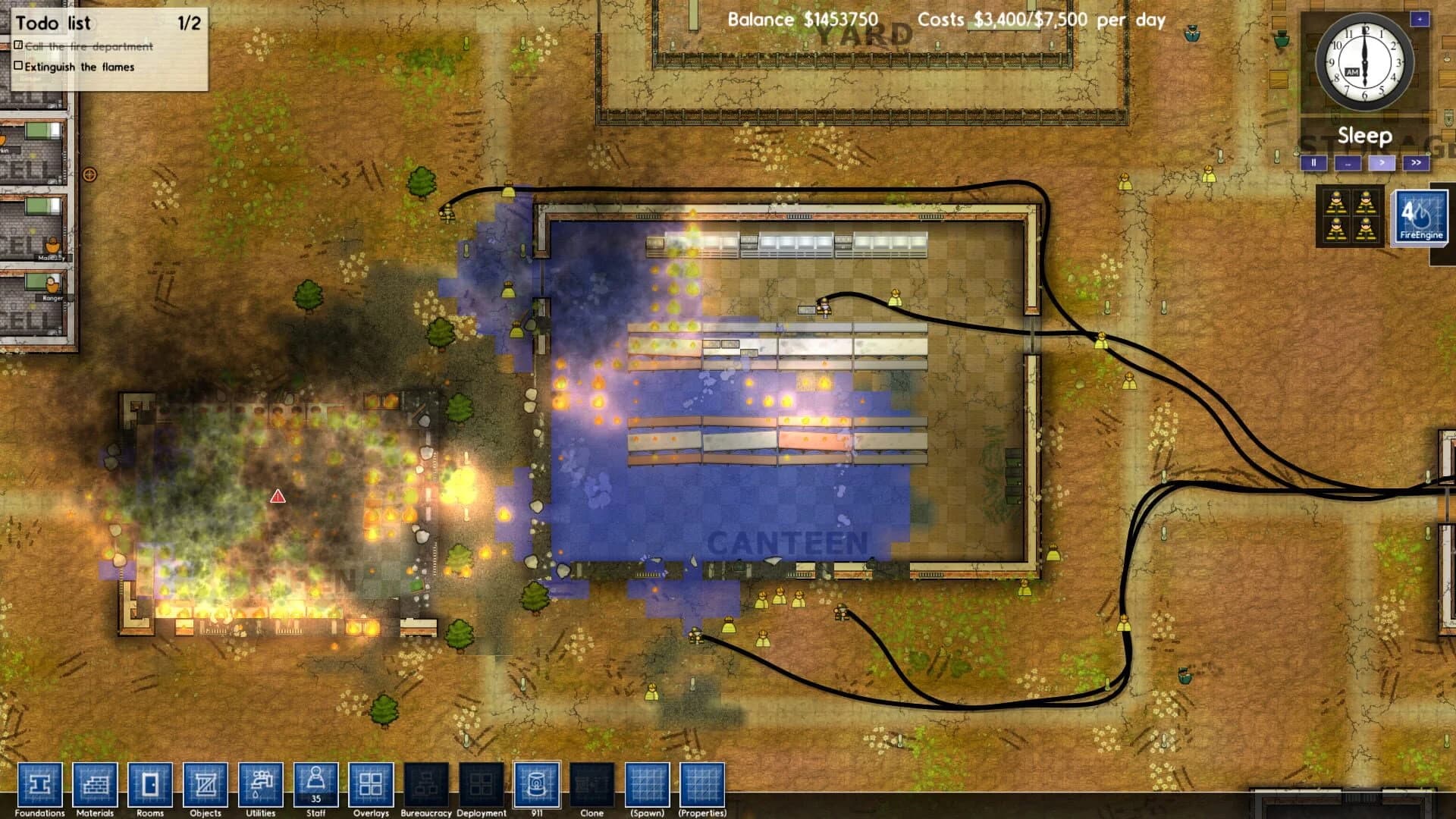Image resolution: width=1456 pixels, height=819 pixels.
Task: Click the fast-forward speed button
Action: pyautogui.click(x=1415, y=162)
